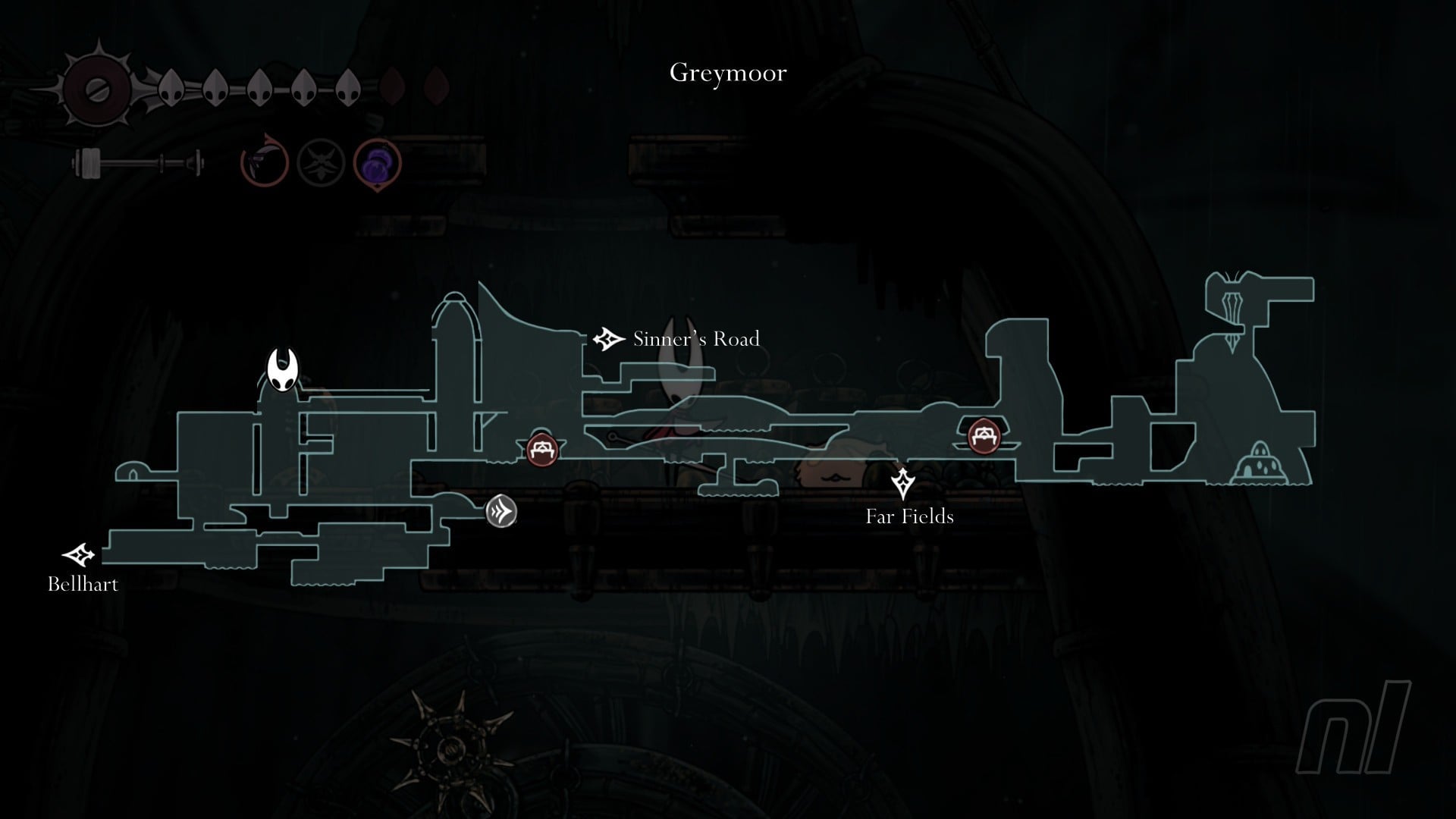Select the grey Bellway station marker

[x=501, y=511]
